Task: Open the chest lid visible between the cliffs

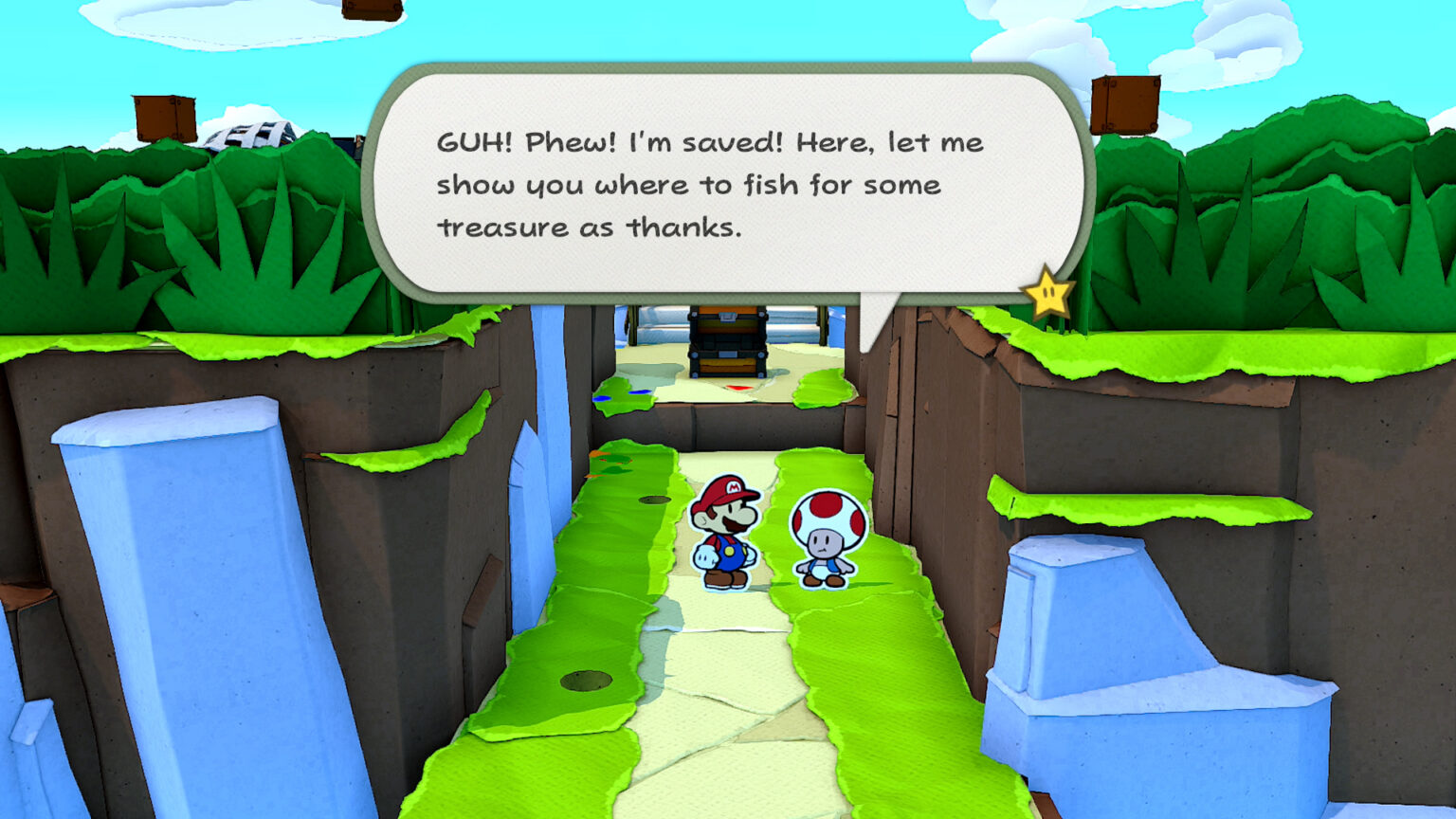Action: pyautogui.click(x=727, y=318)
